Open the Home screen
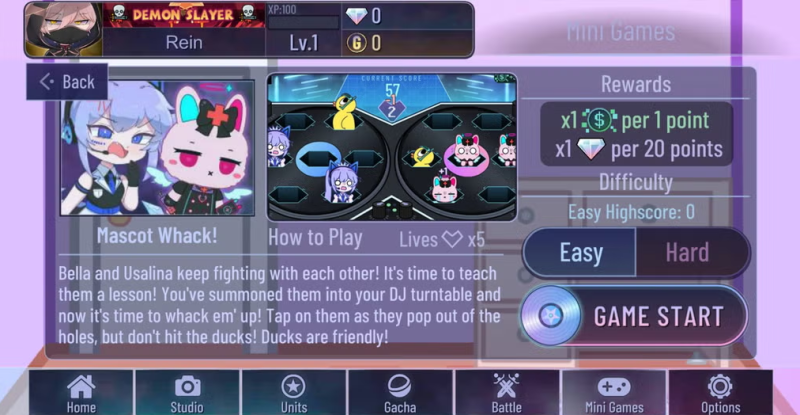Viewport: 800px width, 415px height. (x=81, y=392)
